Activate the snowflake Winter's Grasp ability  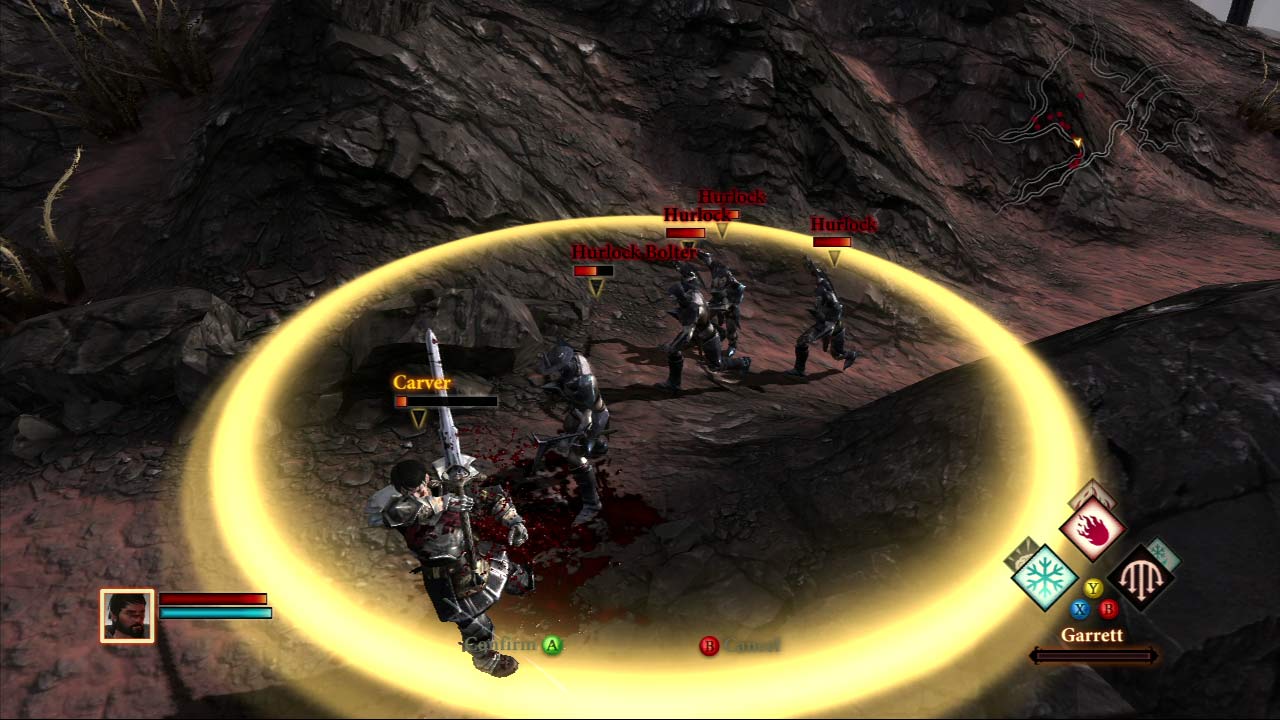click(x=1044, y=578)
